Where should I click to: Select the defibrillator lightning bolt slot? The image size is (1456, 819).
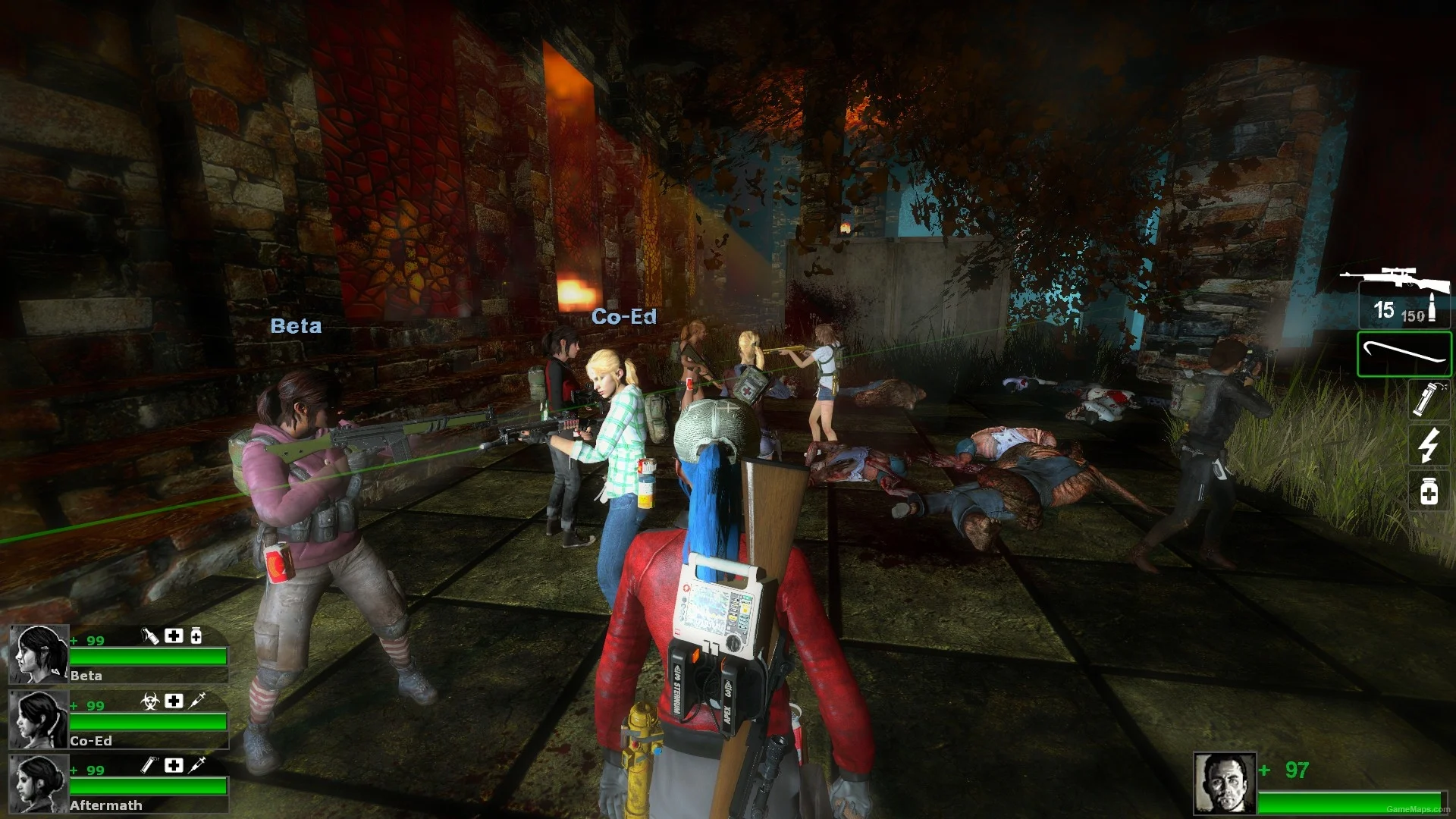[1429, 444]
